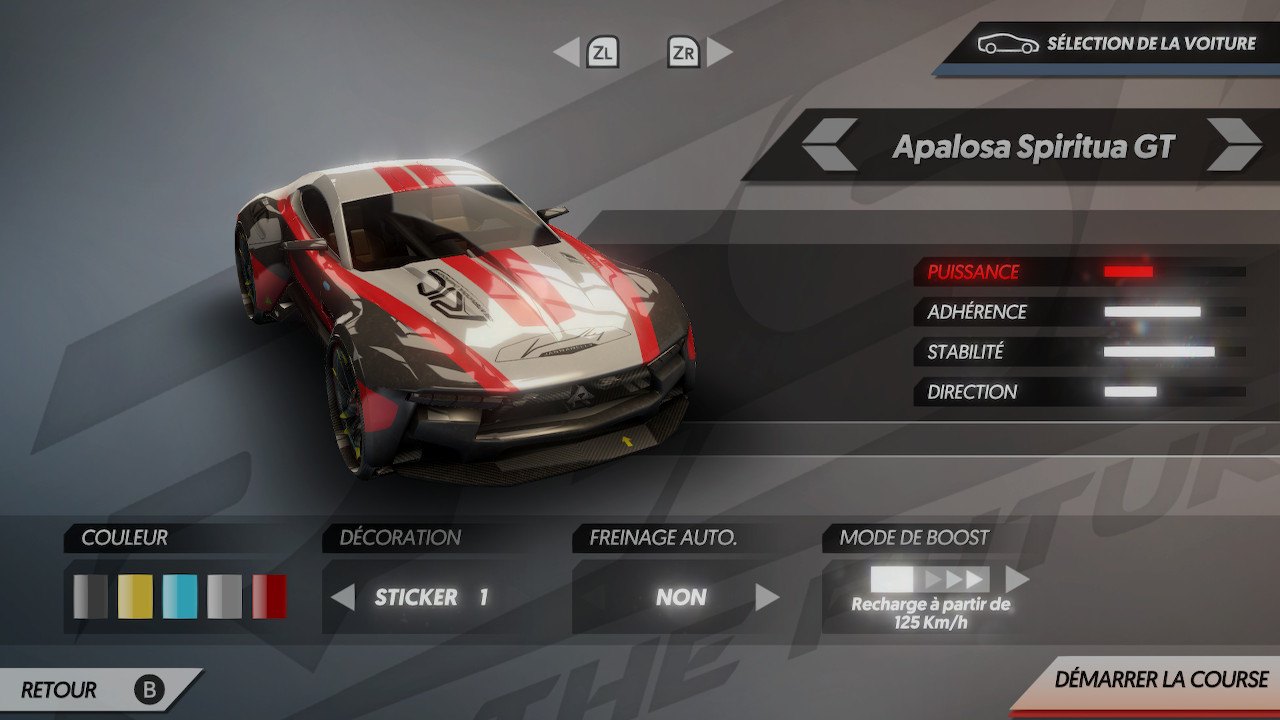The width and height of the screenshot is (1280, 720).
Task: Start the race with Démarrer la course
Action: (1160, 680)
